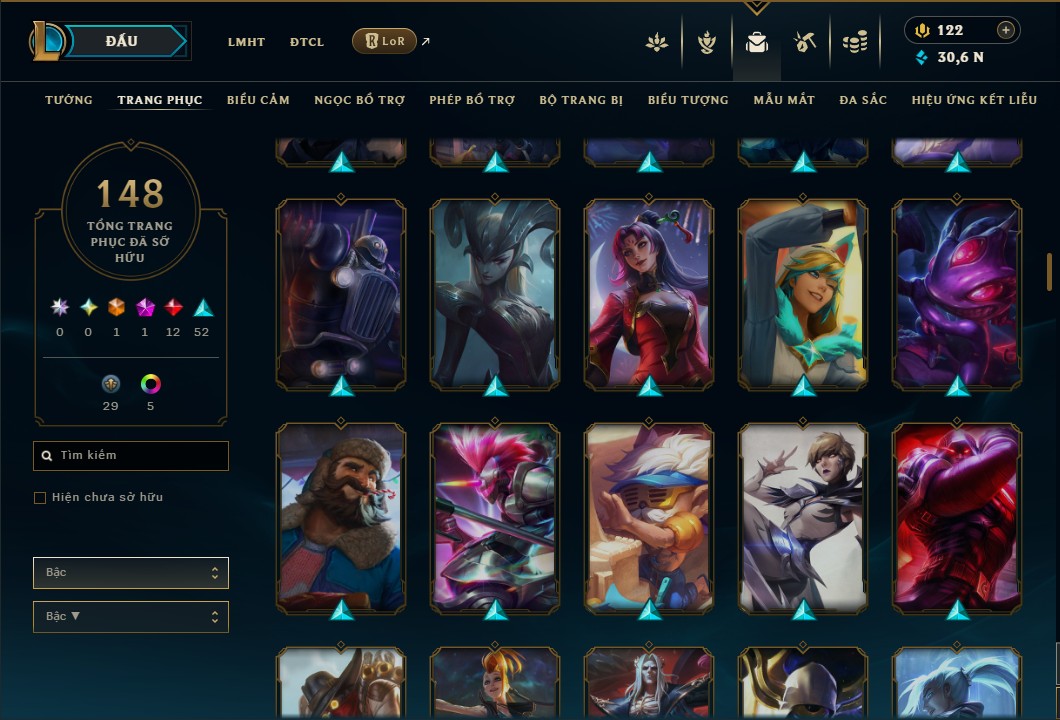Open the HIỆU ỨNG KẾT LIỄU tab
This screenshot has height=720, width=1060.
pyautogui.click(x=974, y=100)
